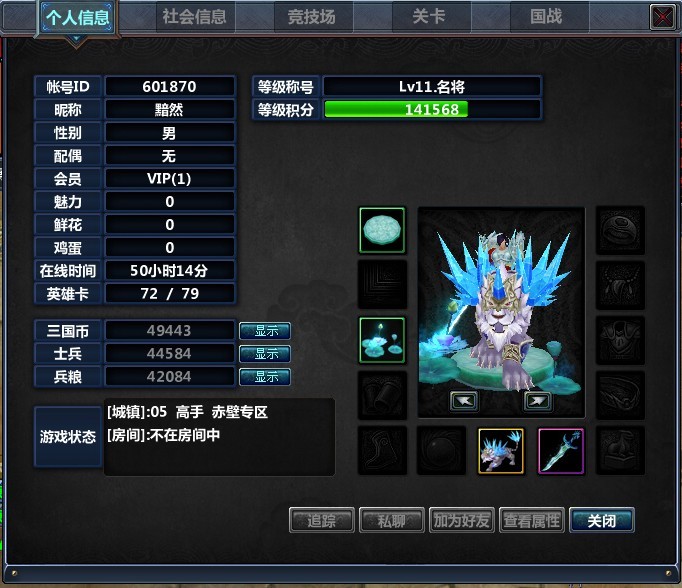Close the window with the X button
Image resolution: width=682 pixels, height=588 pixels.
(x=661, y=16)
